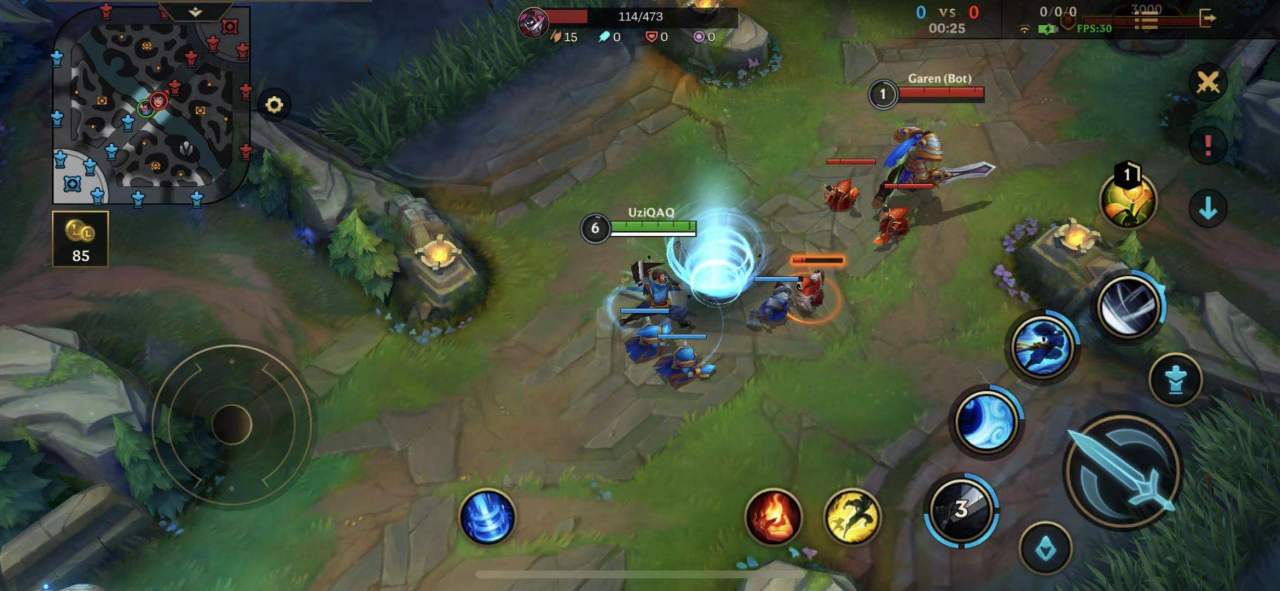Viewport: 1280px width, 591px height.
Task: Cast the Ignite summoner spell
Action: click(x=773, y=517)
